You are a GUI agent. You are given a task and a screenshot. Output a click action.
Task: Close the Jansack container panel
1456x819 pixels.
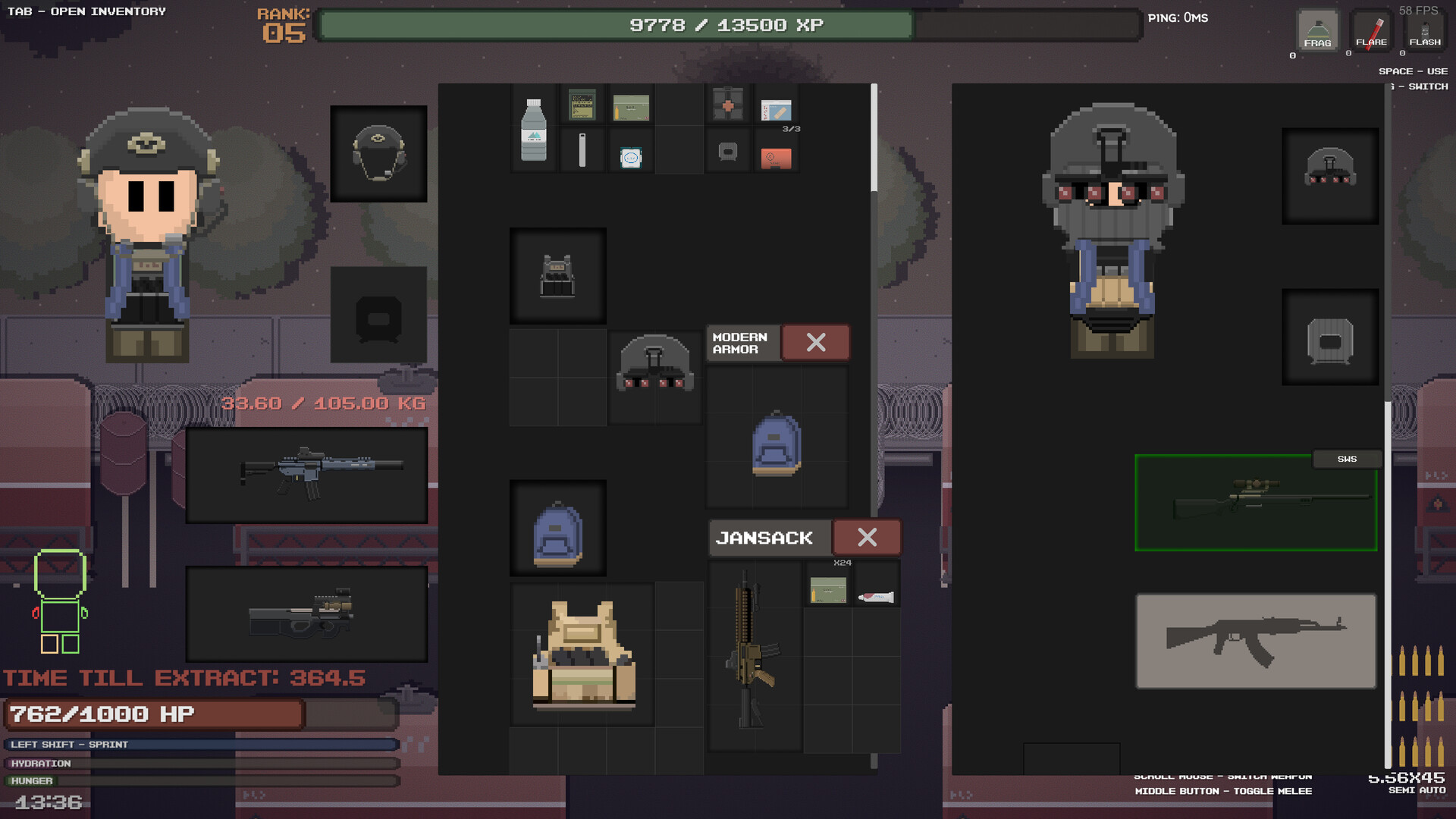[x=867, y=538]
